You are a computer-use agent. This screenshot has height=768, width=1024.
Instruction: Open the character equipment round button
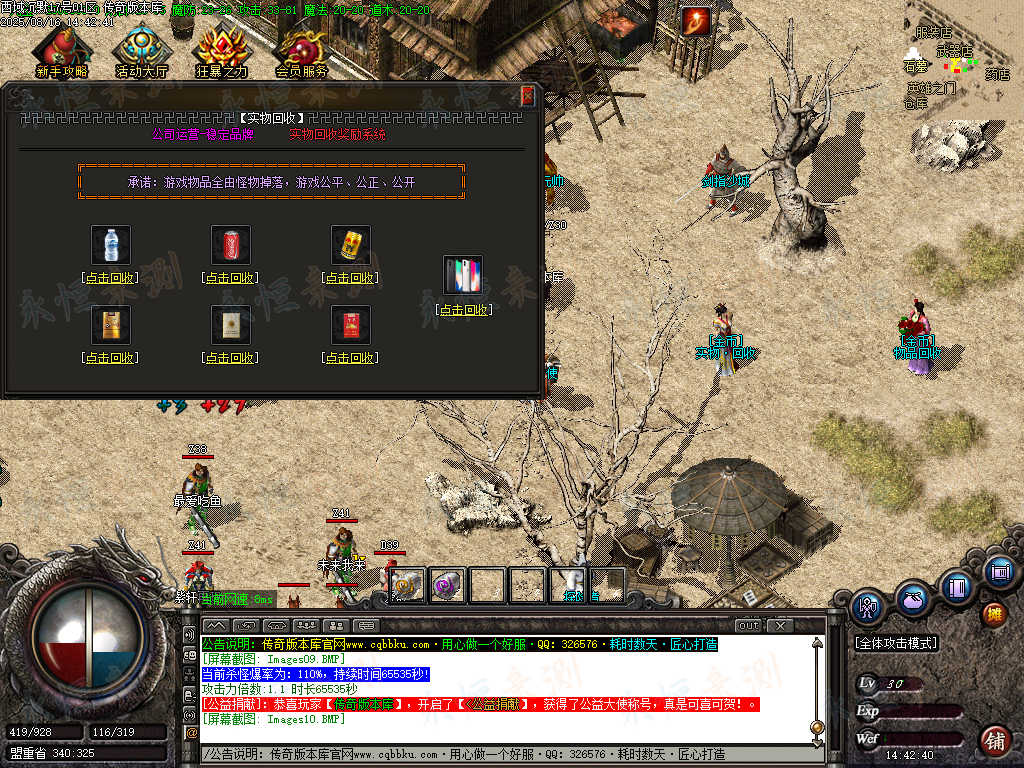(868, 606)
